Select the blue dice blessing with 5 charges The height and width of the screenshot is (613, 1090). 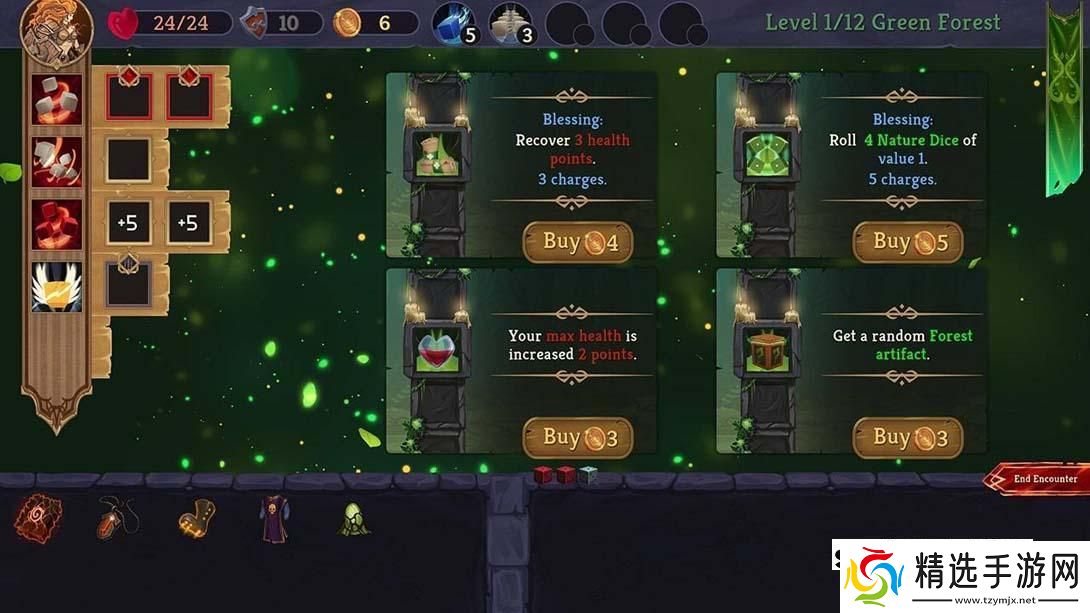456,25
